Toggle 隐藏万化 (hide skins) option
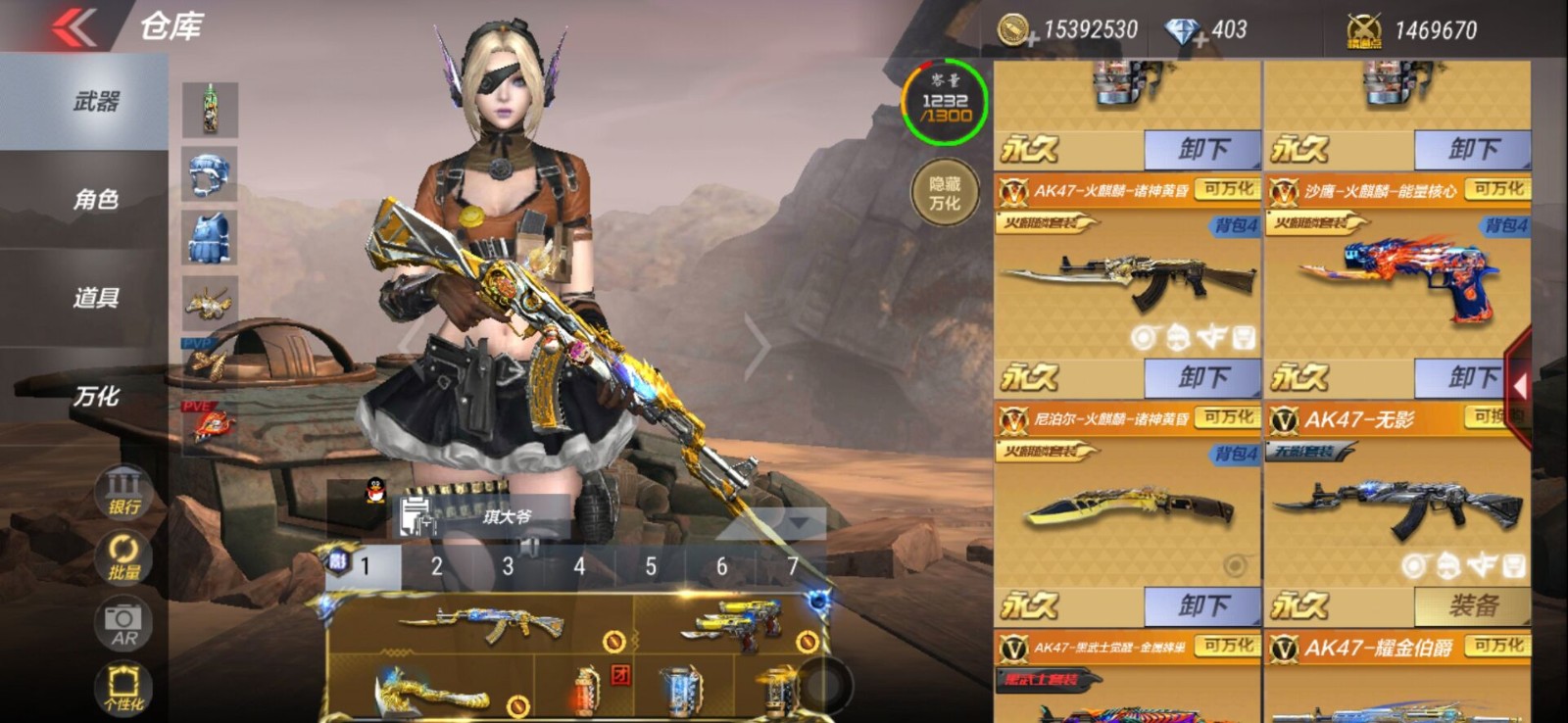1568x723 pixels. coord(944,192)
